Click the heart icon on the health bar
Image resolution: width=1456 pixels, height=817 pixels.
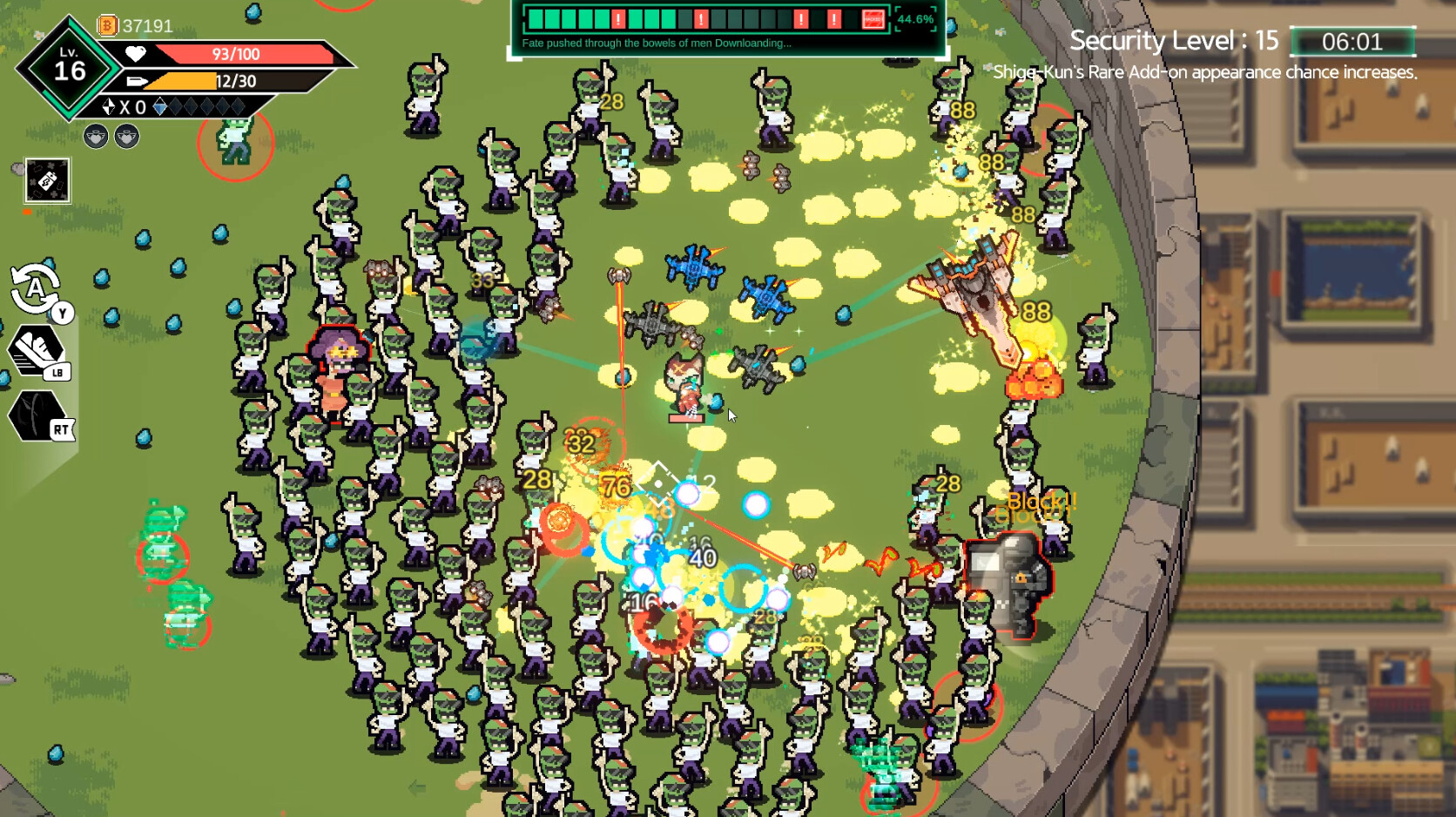click(136, 53)
